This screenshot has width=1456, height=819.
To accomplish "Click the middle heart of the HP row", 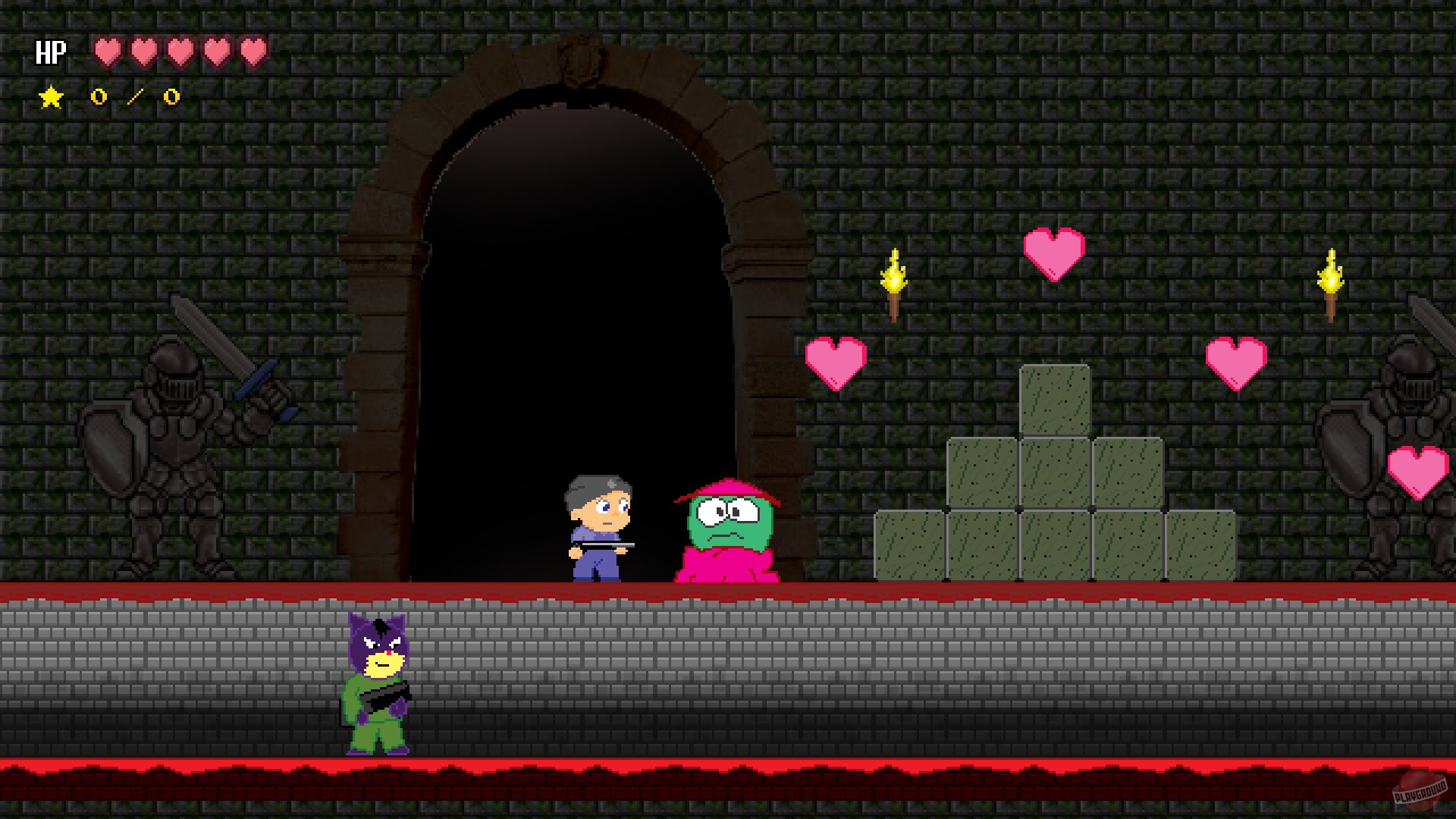I will pos(181,52).
